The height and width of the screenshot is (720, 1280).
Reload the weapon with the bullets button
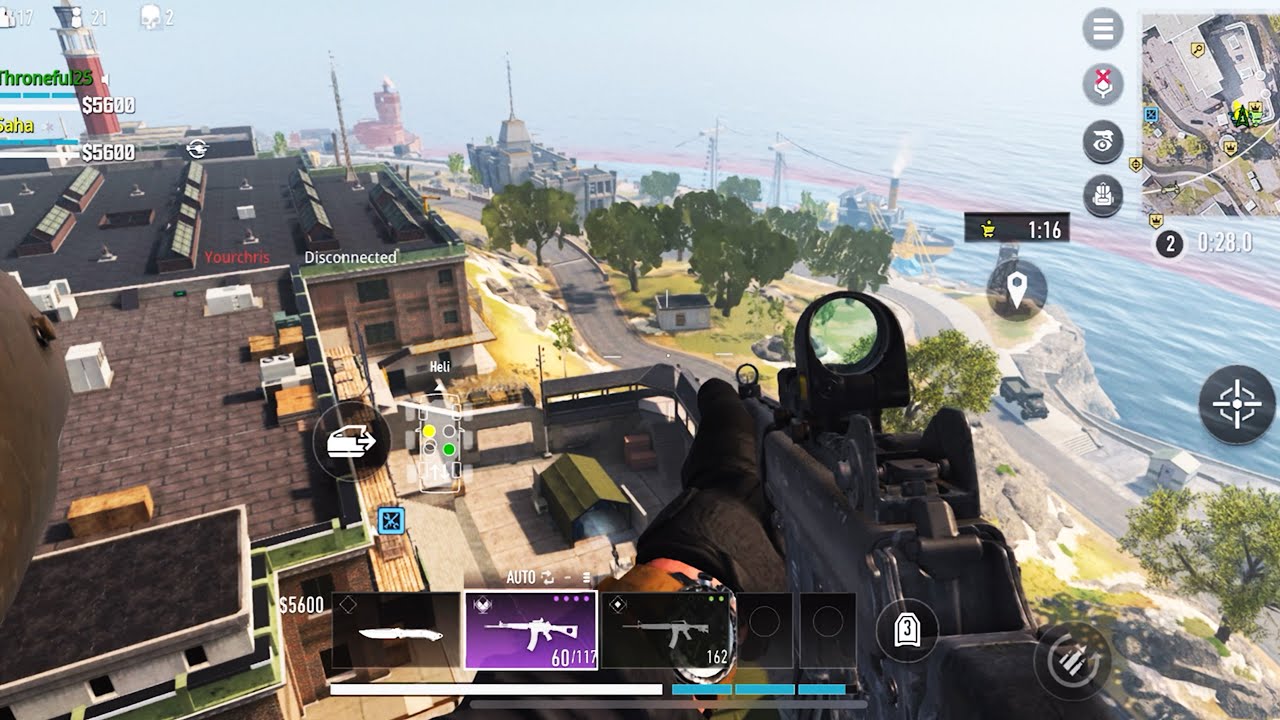pos(1073,661)
